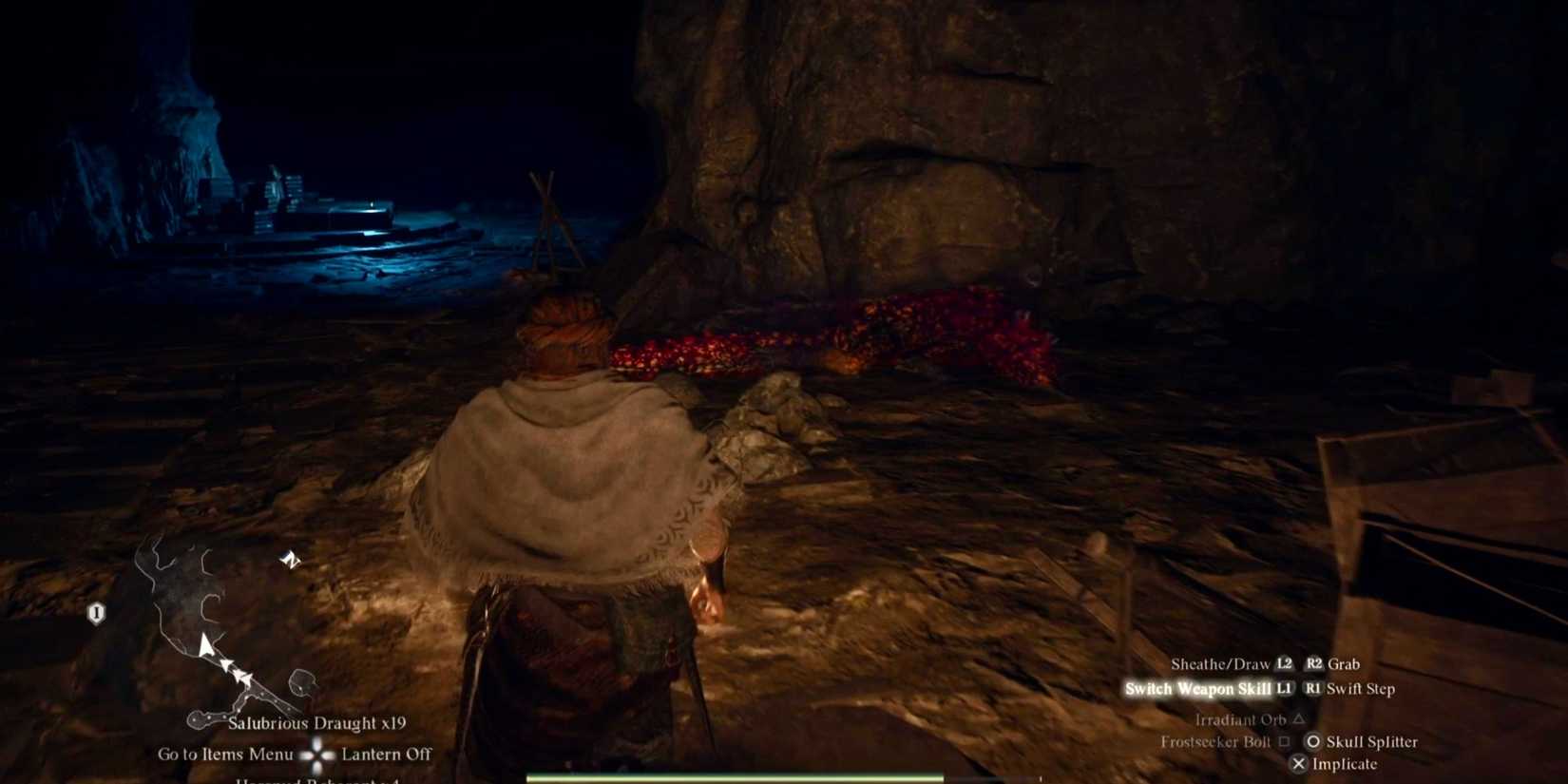Screen dimensions: 1568x784
Task: Click the Implicate action label
Action: click(x=1344, y=764)
